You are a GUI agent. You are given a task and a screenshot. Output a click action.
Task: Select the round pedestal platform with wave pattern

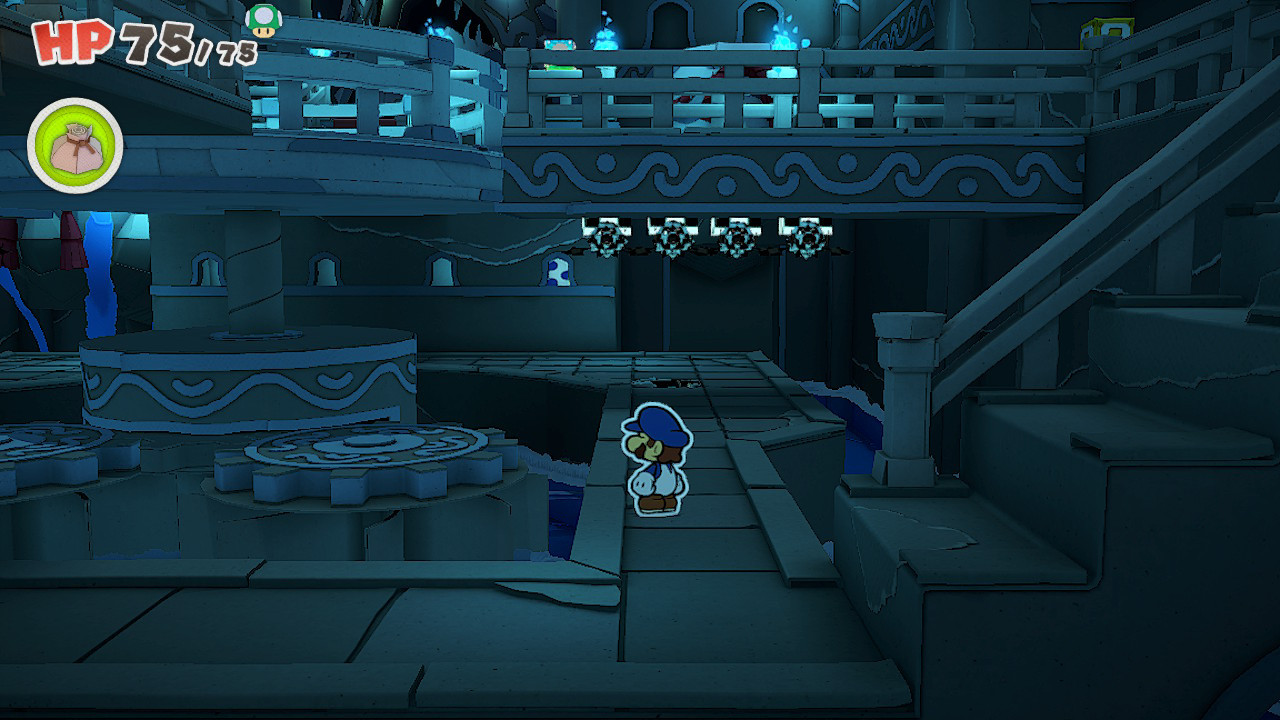tap(250, 380)
